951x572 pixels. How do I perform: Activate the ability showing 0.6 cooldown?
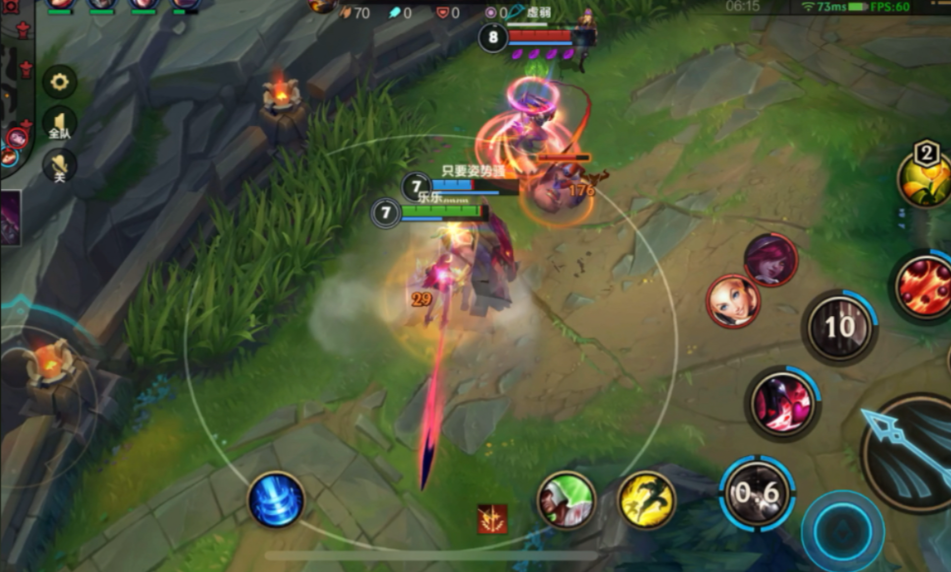click(x=757, y=493)
